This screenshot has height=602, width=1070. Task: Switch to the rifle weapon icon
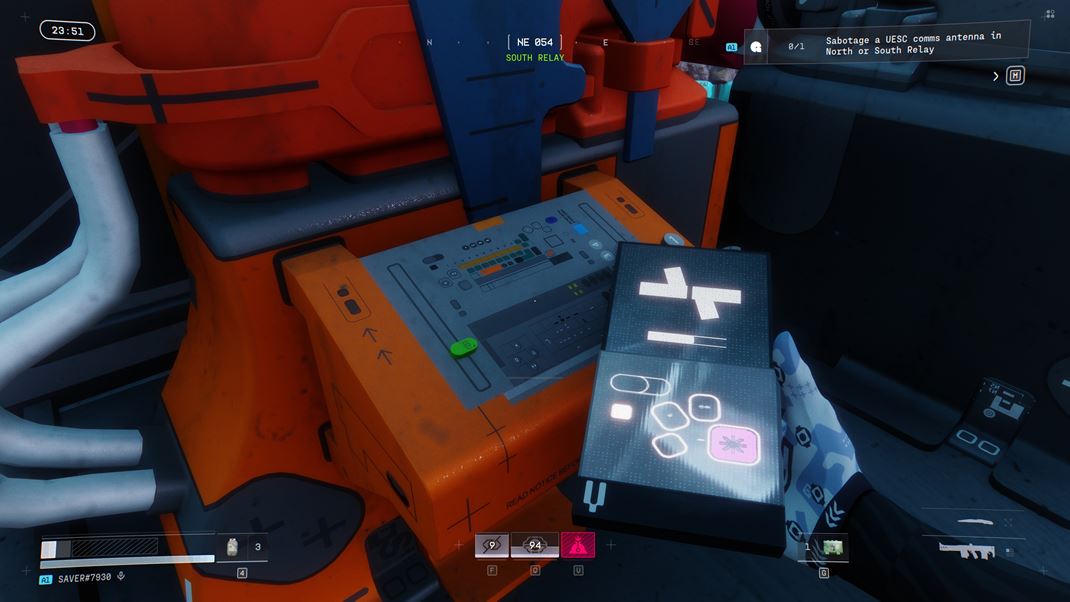tap(967, 548)
